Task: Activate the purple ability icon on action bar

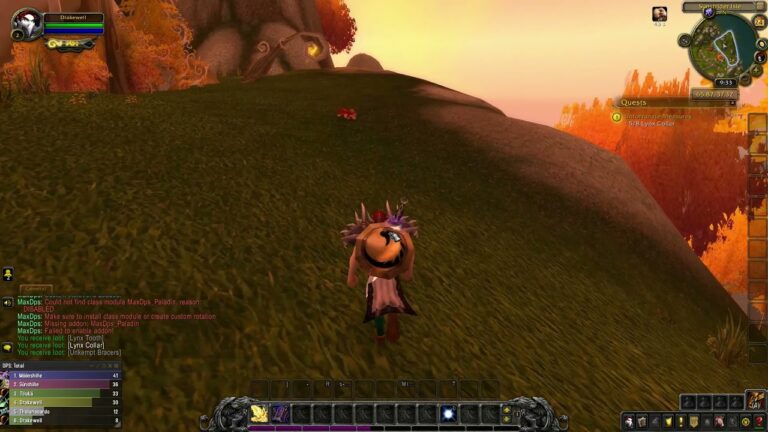Action: (x=280, y=413)
